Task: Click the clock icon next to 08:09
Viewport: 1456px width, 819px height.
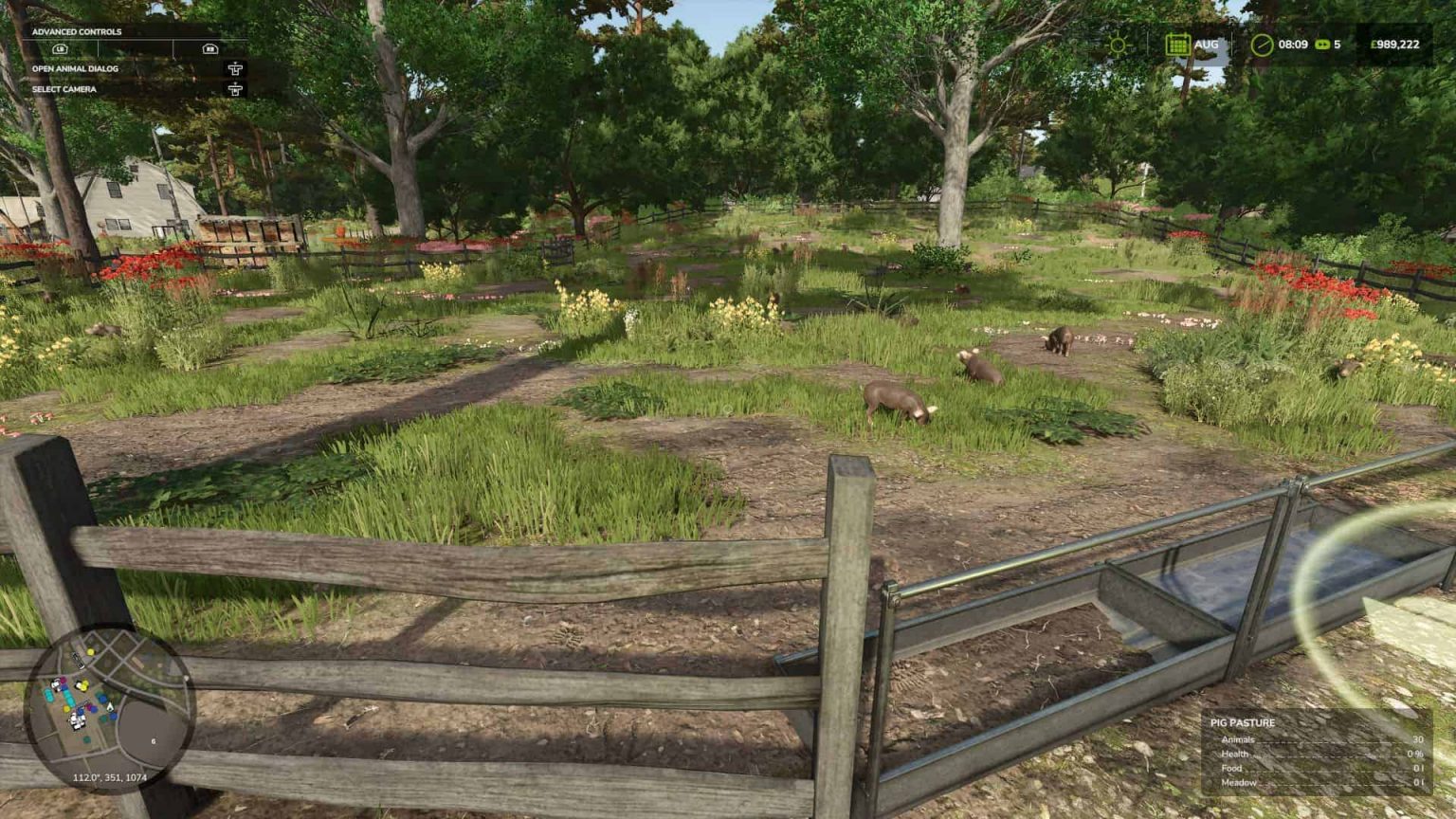Action: (x=1261, y=44)
